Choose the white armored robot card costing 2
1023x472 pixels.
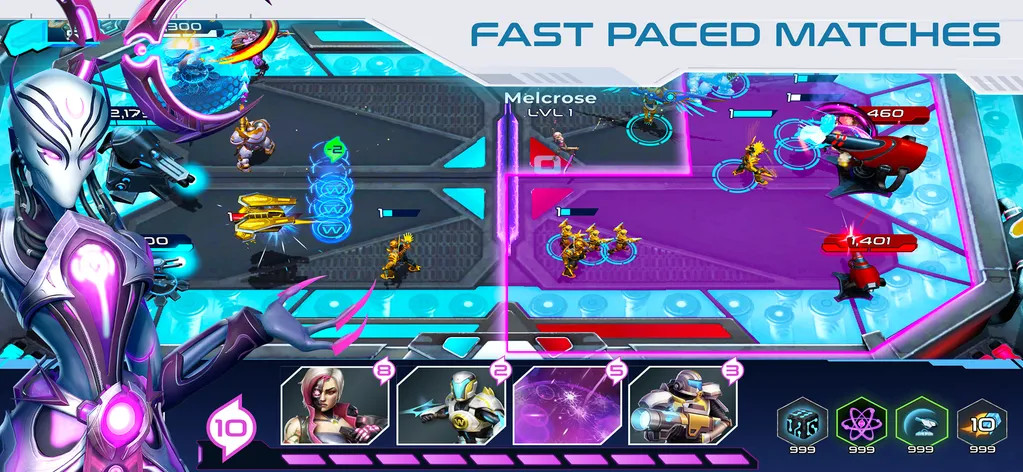pyautogui.click(x=450, y=407)
